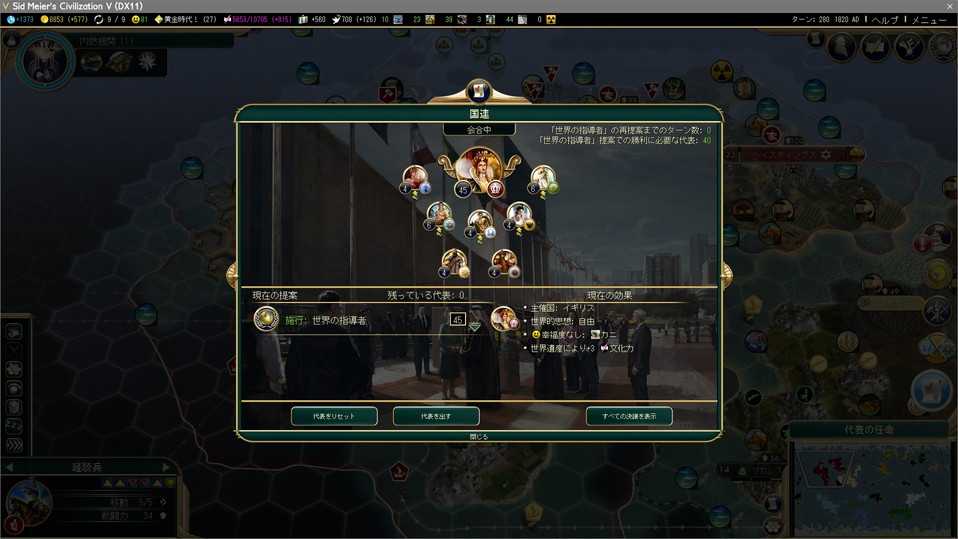This screenshot has width=958, height=539.
Task: Click the 会合中 session status label
Action: tap(479, 130)
